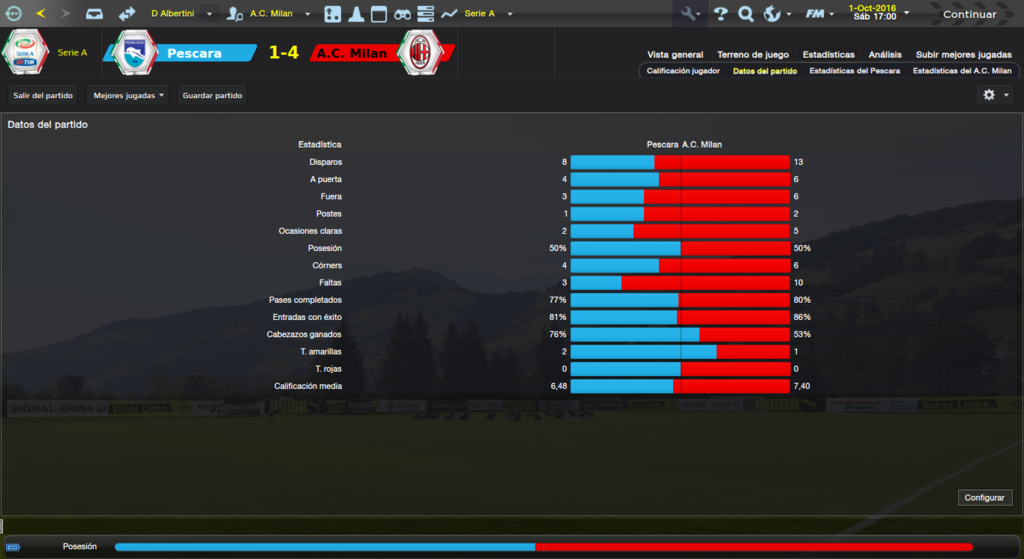The image size is (1024, 559).
Task: View Calificación jugador sub-tab
Action: (683, 71)
